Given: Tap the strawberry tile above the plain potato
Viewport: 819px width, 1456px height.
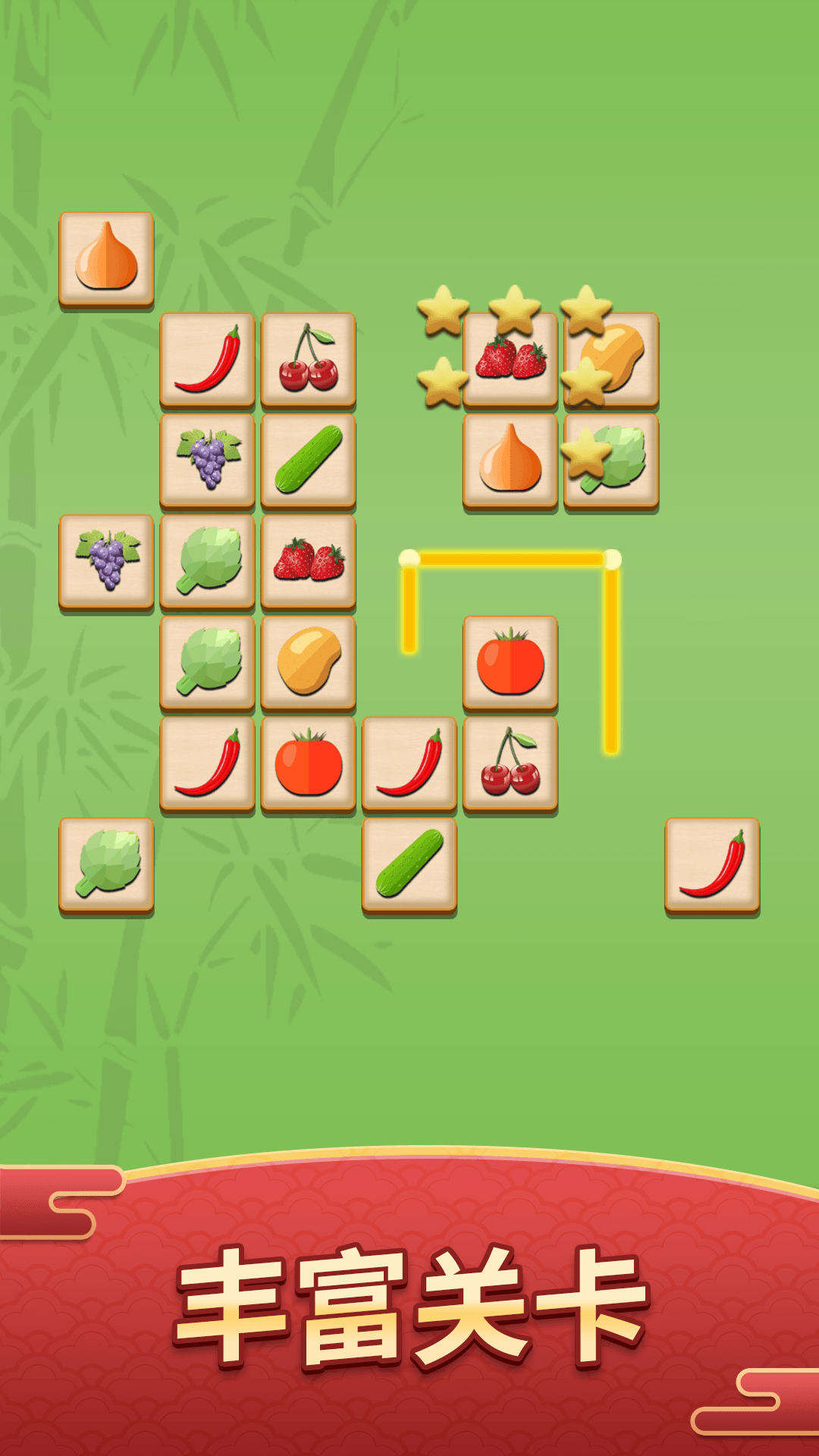Looking at the screenshot, I should tap(309, 562).
